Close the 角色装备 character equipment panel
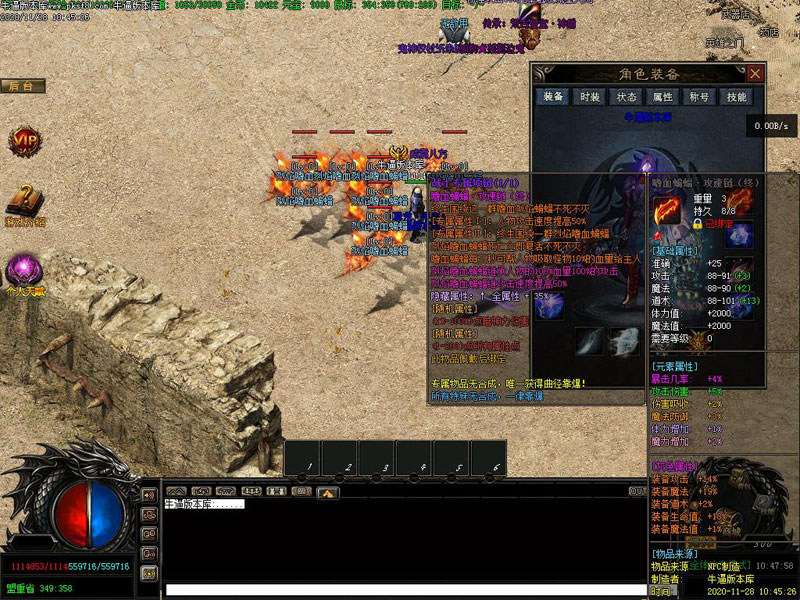This screenshot has width=800, height=600. [x=755, y=74]
